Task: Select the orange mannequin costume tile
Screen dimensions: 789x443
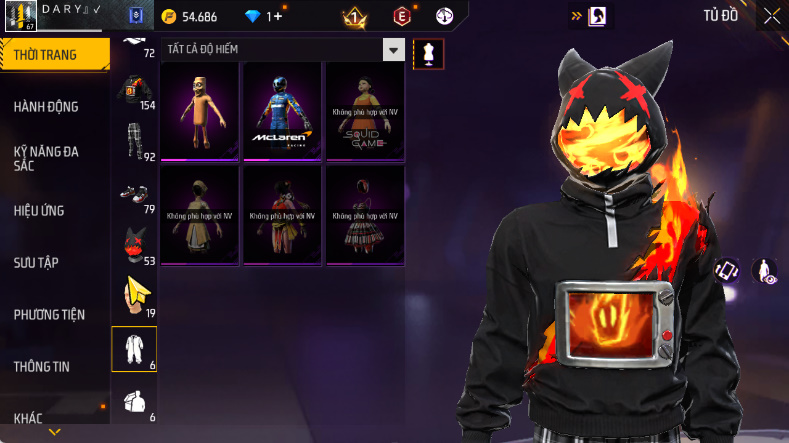Action: [x=200, y=110]
